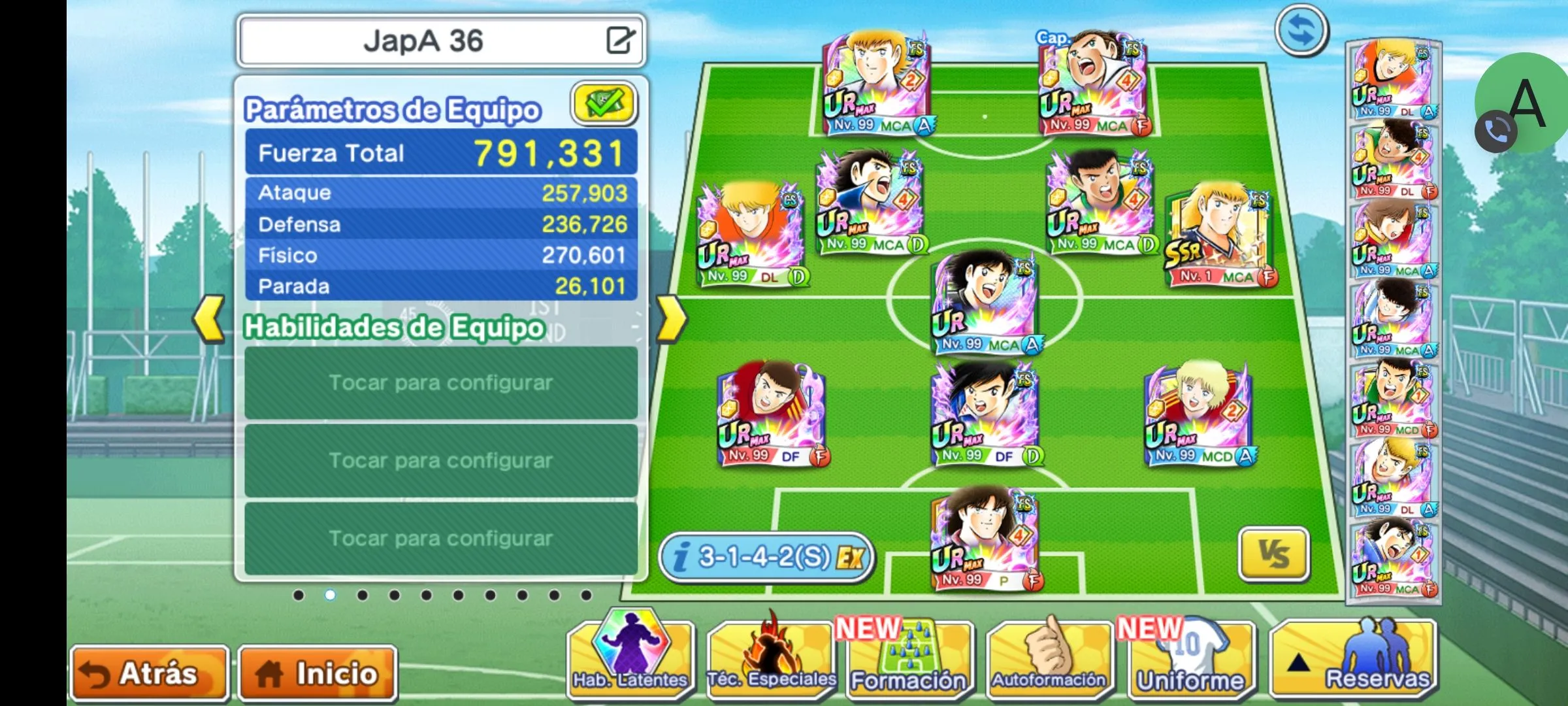This screenshot has height=706, width=1568.
Task: Collapse the Reservas panel
Action: [x=1352, y=660]
